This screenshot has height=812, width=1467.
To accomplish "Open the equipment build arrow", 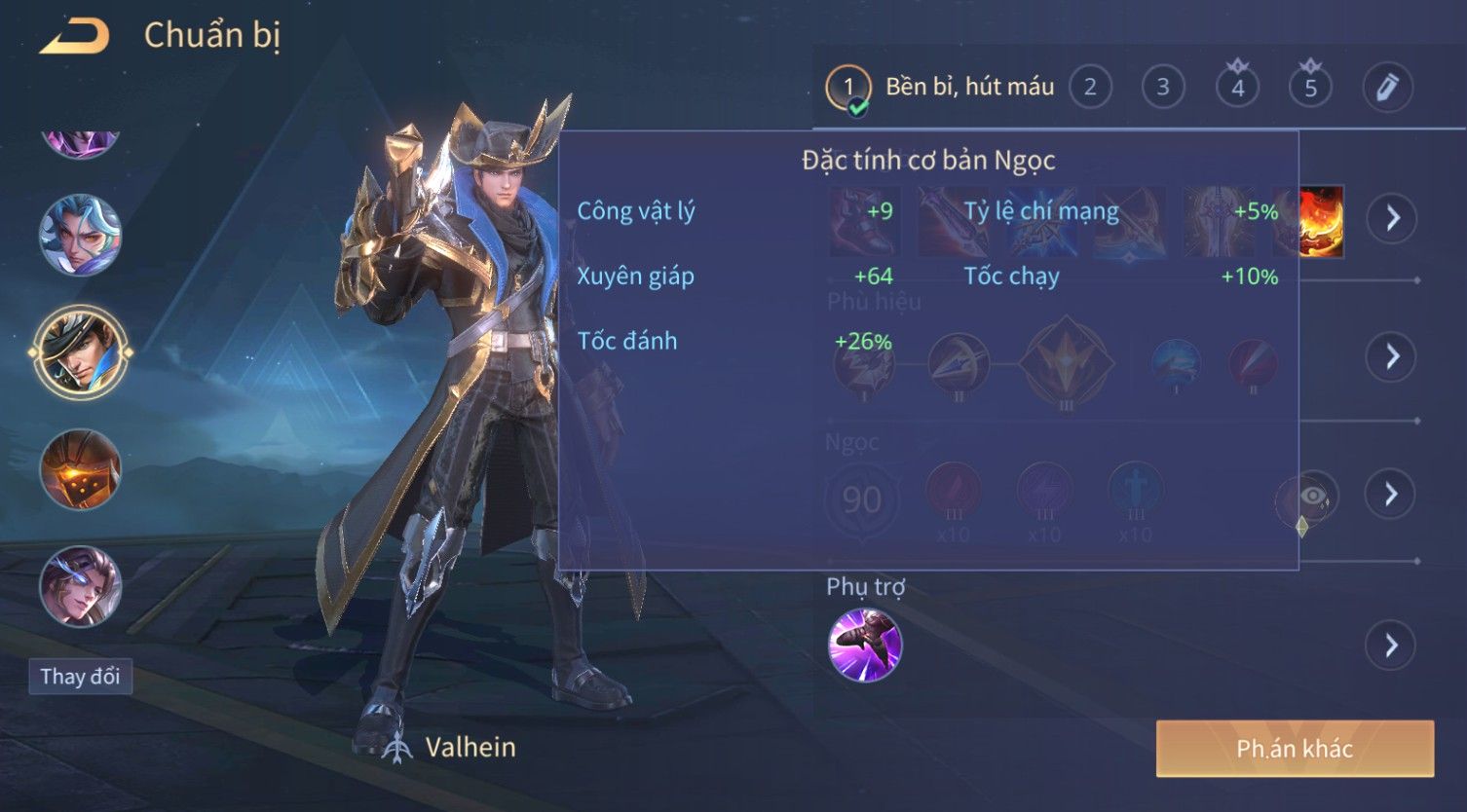I will point(1392,218).
